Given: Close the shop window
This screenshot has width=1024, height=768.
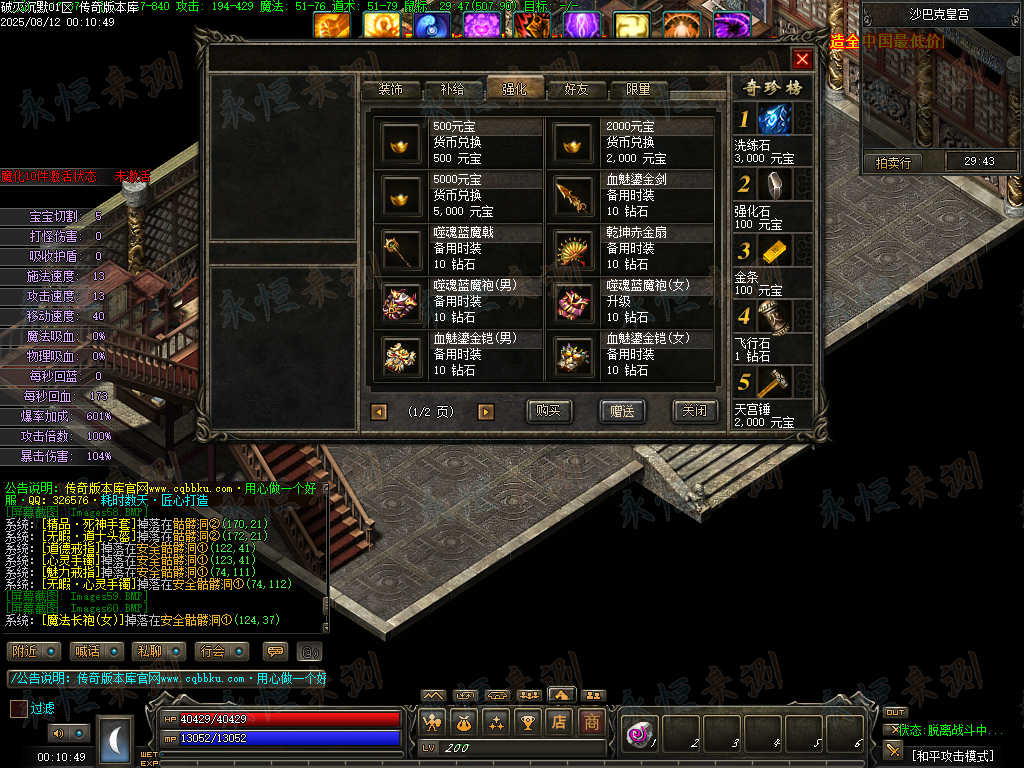Looking at the screenshot, I should click(x=802, y=59).
